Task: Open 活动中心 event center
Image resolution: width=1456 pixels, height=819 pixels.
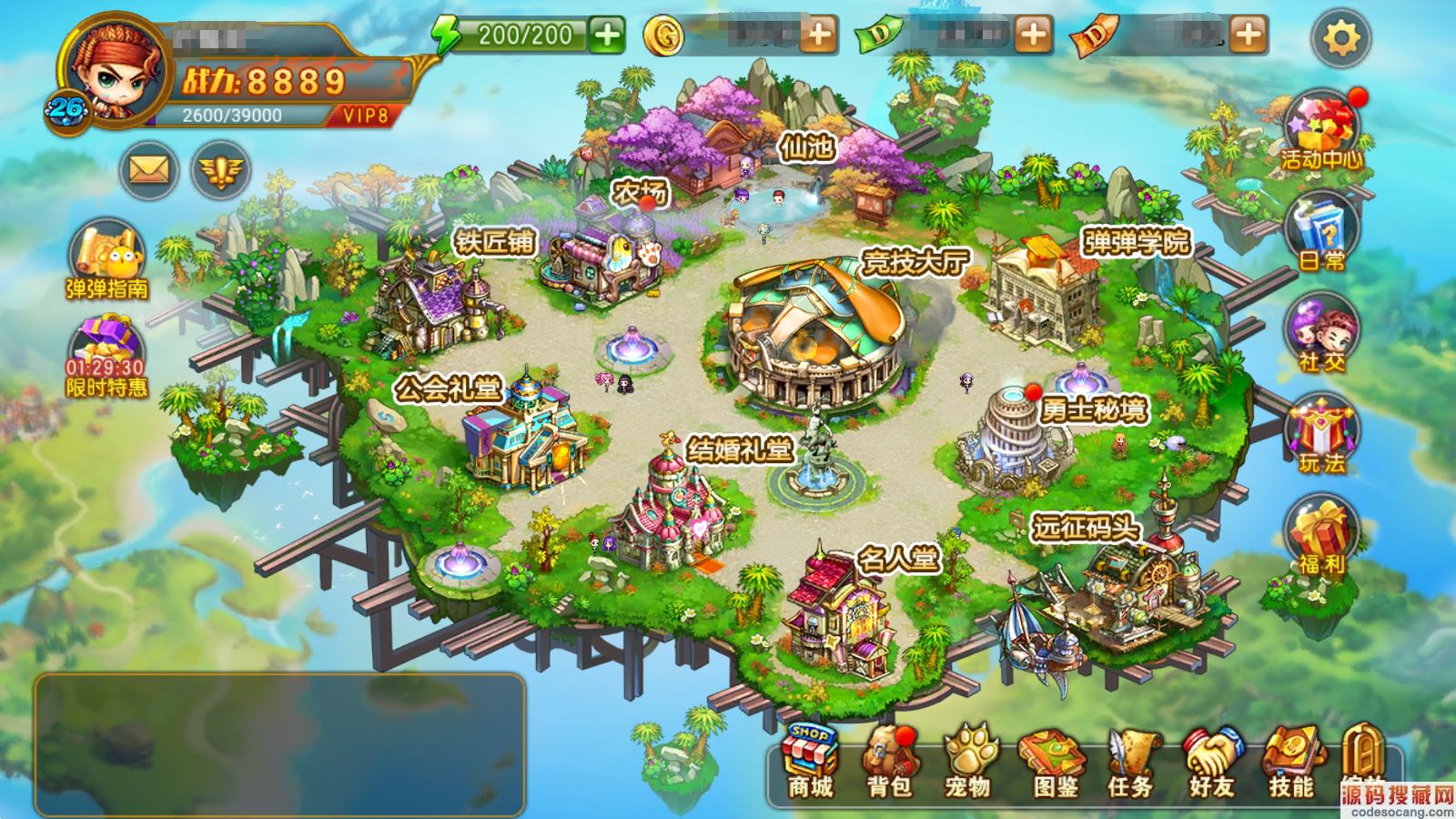Action: pyautogui.click(x=1321, y=132)
